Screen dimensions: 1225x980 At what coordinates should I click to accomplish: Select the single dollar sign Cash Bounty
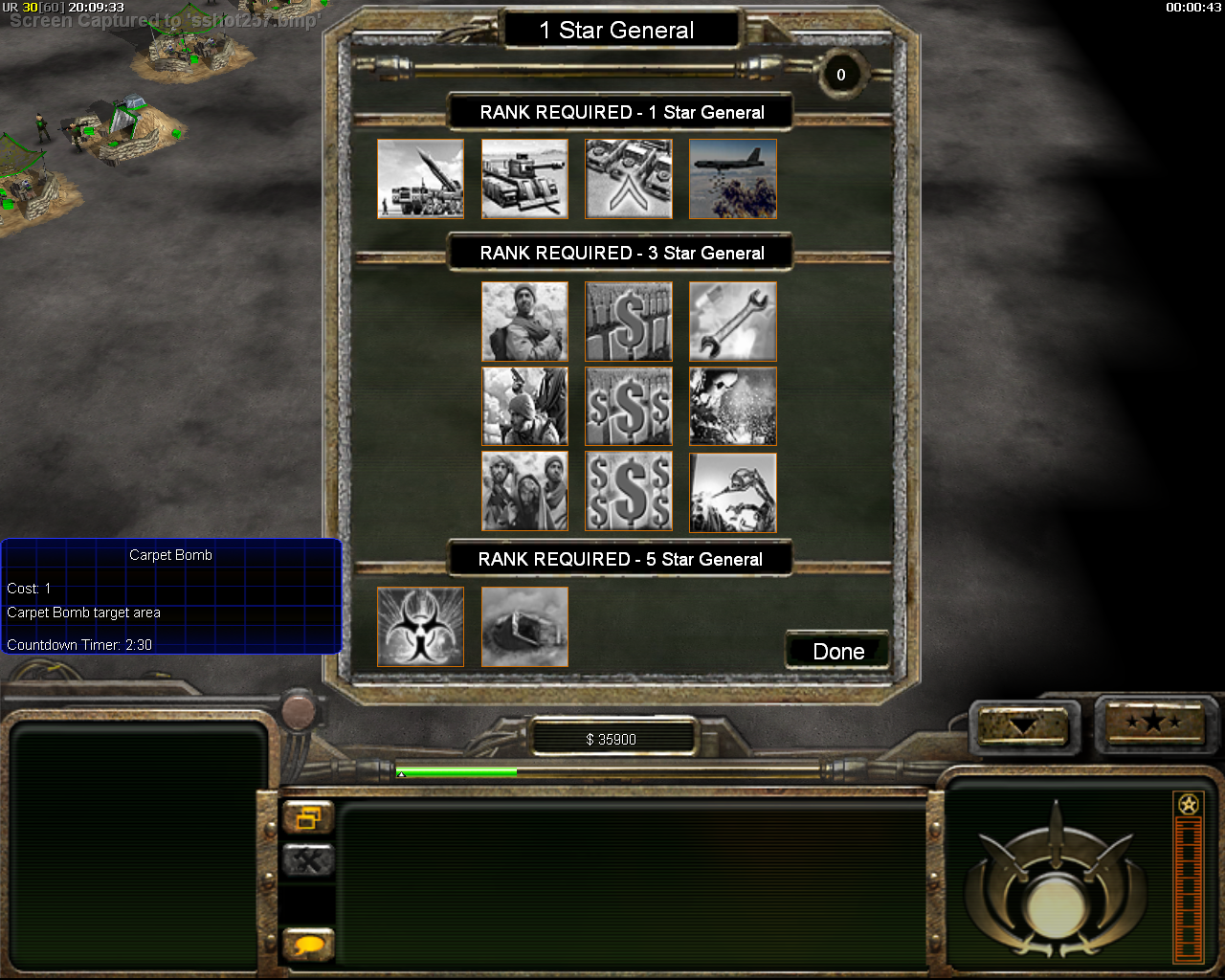[x=629, y=322]
